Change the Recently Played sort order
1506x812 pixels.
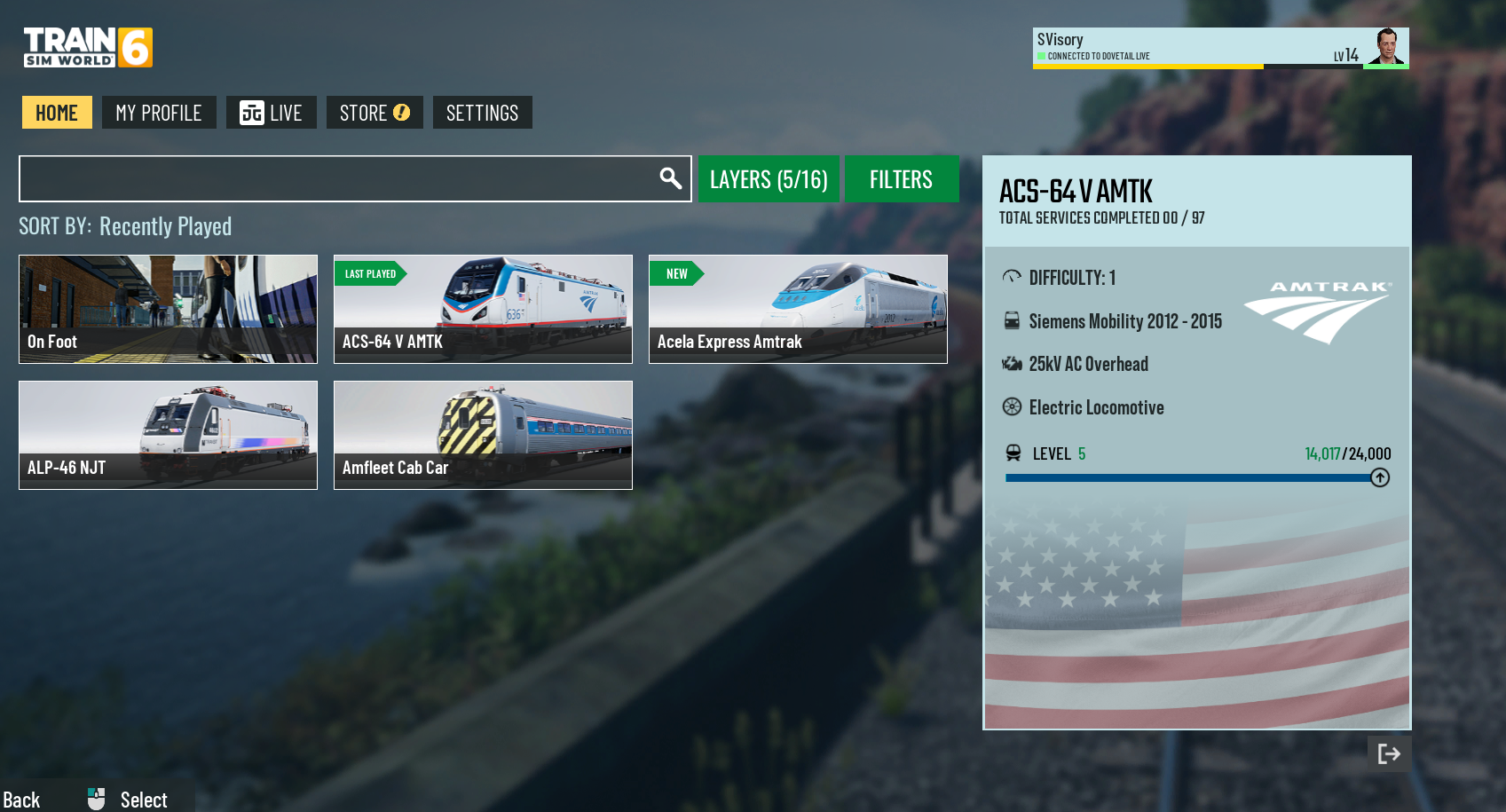tap(165, 227)
